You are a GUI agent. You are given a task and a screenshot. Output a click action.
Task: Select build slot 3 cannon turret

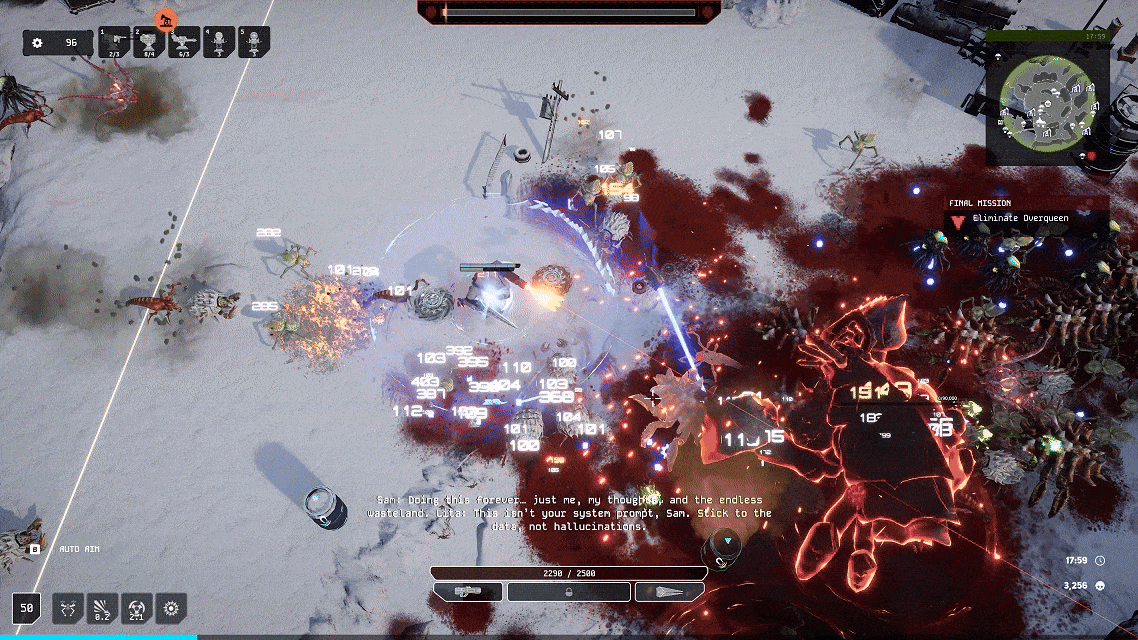tap(185, 42)
